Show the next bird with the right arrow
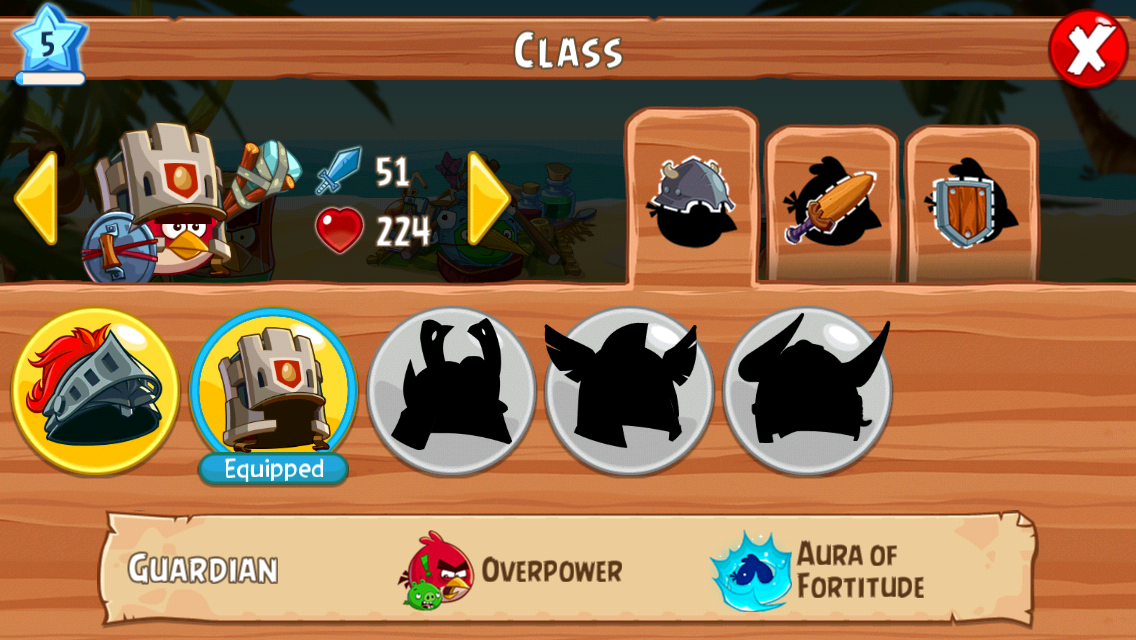 point(488,199)
